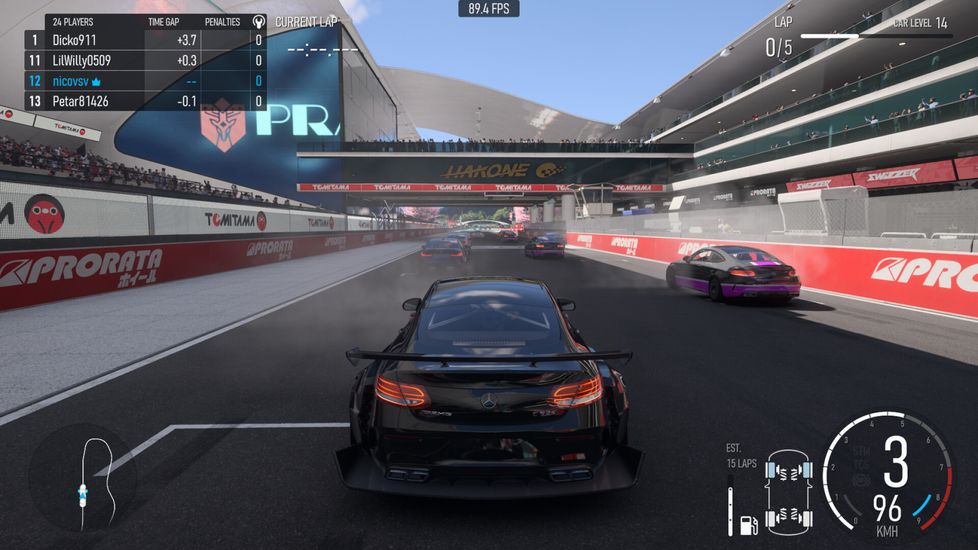Choose the LilWilly0509 leaderboard row
This screenshot has width=978, height=550.
[81, 60]
